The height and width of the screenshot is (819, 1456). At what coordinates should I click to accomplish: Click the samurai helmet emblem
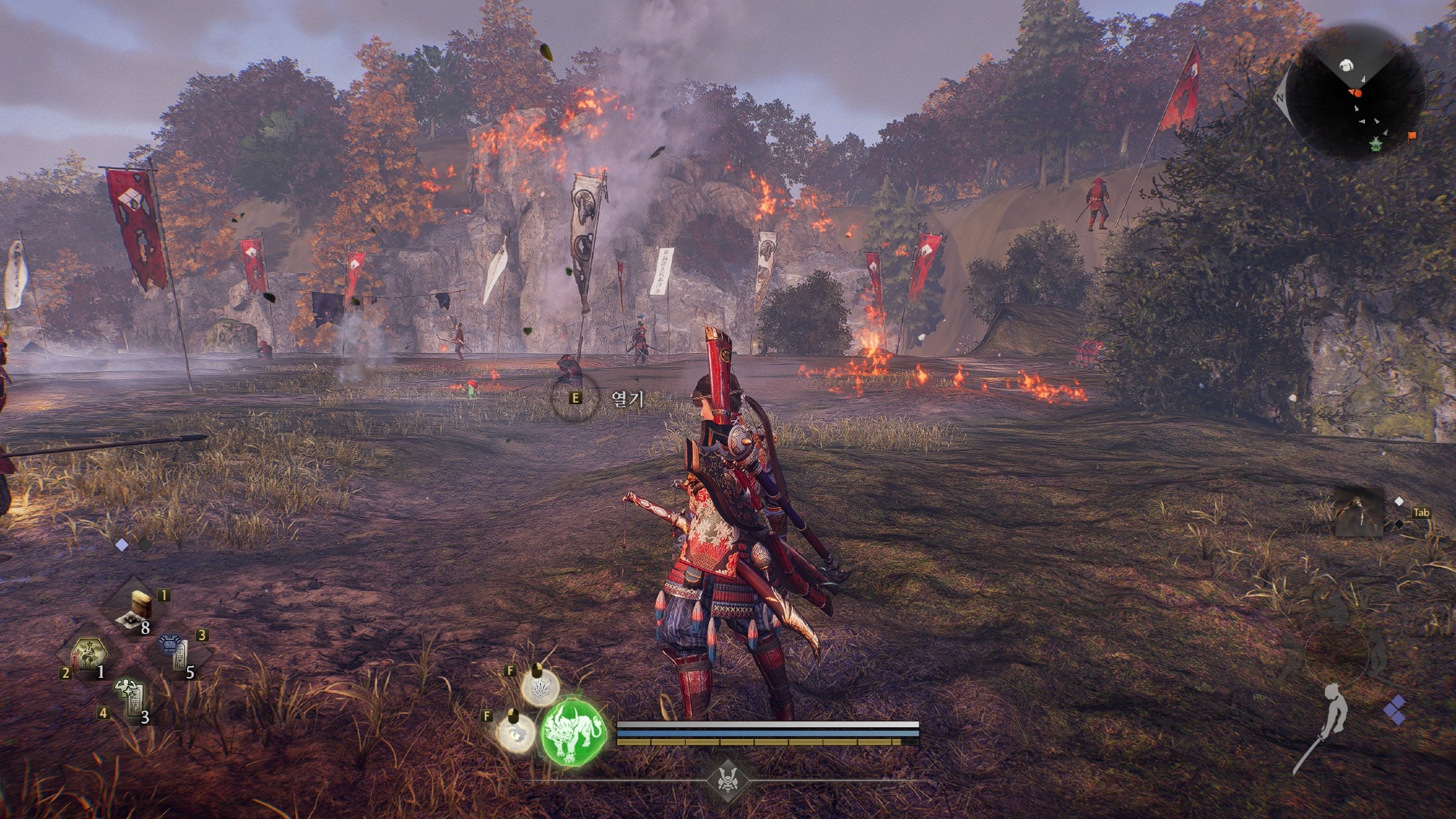(x=726, y=779)
